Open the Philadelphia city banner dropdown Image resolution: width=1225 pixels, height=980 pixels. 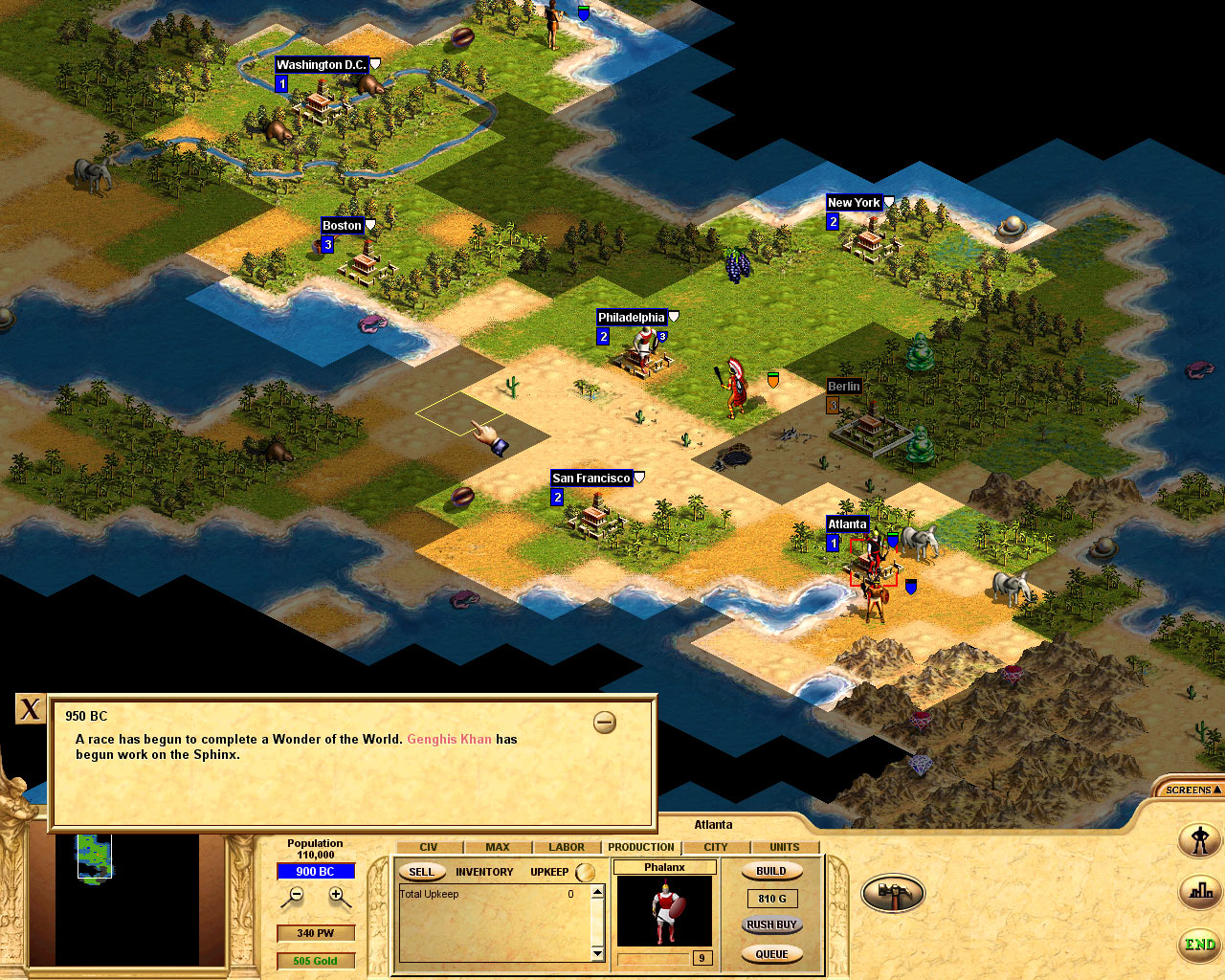tap(675, 314)
